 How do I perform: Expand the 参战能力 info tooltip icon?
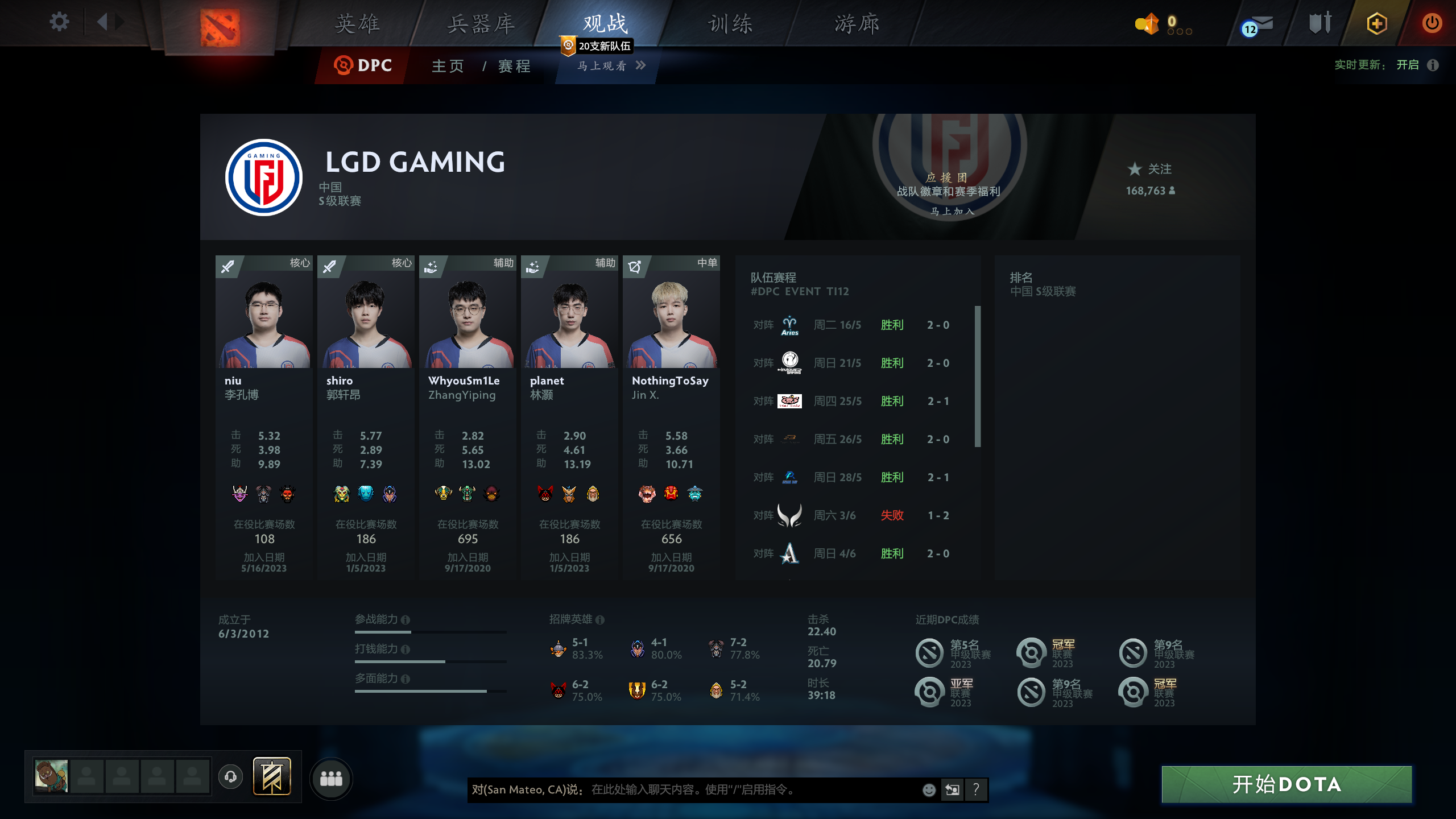pyautogui.click(x=406, y=619)
